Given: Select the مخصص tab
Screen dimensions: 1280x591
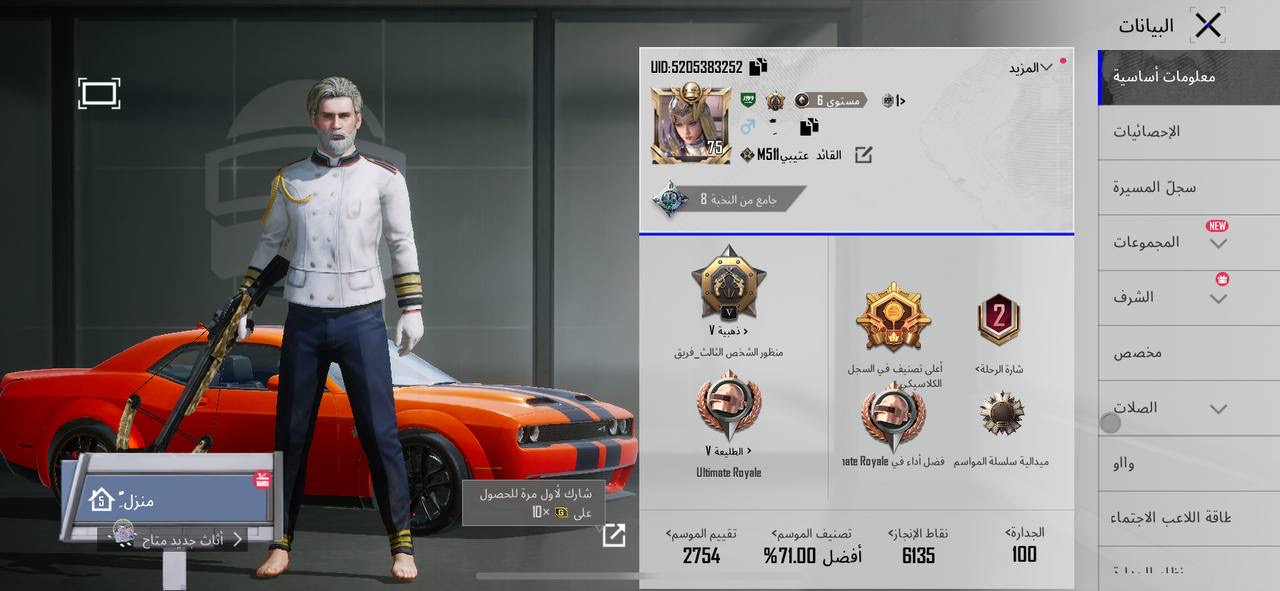Looking at the screenshot, I should point(1138,353).
